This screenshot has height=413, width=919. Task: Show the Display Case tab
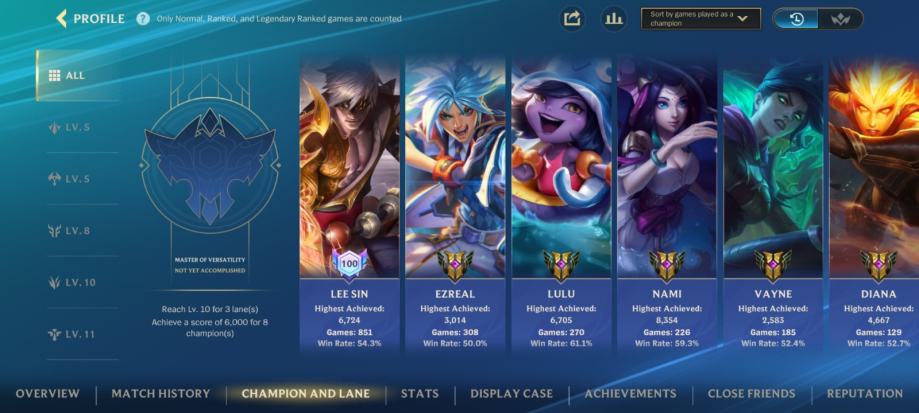click(x=511, y=394)
